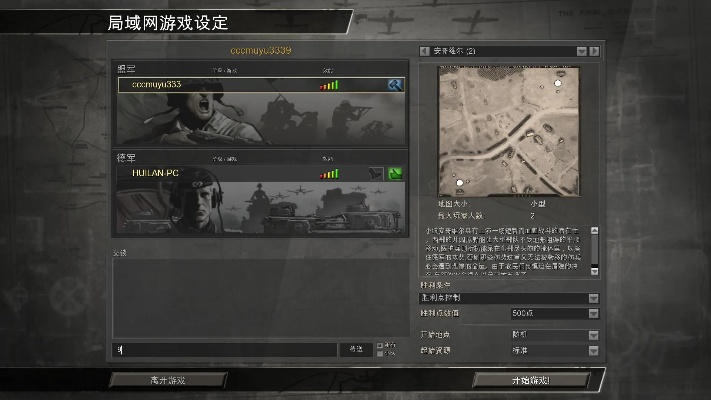The image size is (711, 400).
Task: Open the starting location dropdown
Action: (x=593, y=335)
